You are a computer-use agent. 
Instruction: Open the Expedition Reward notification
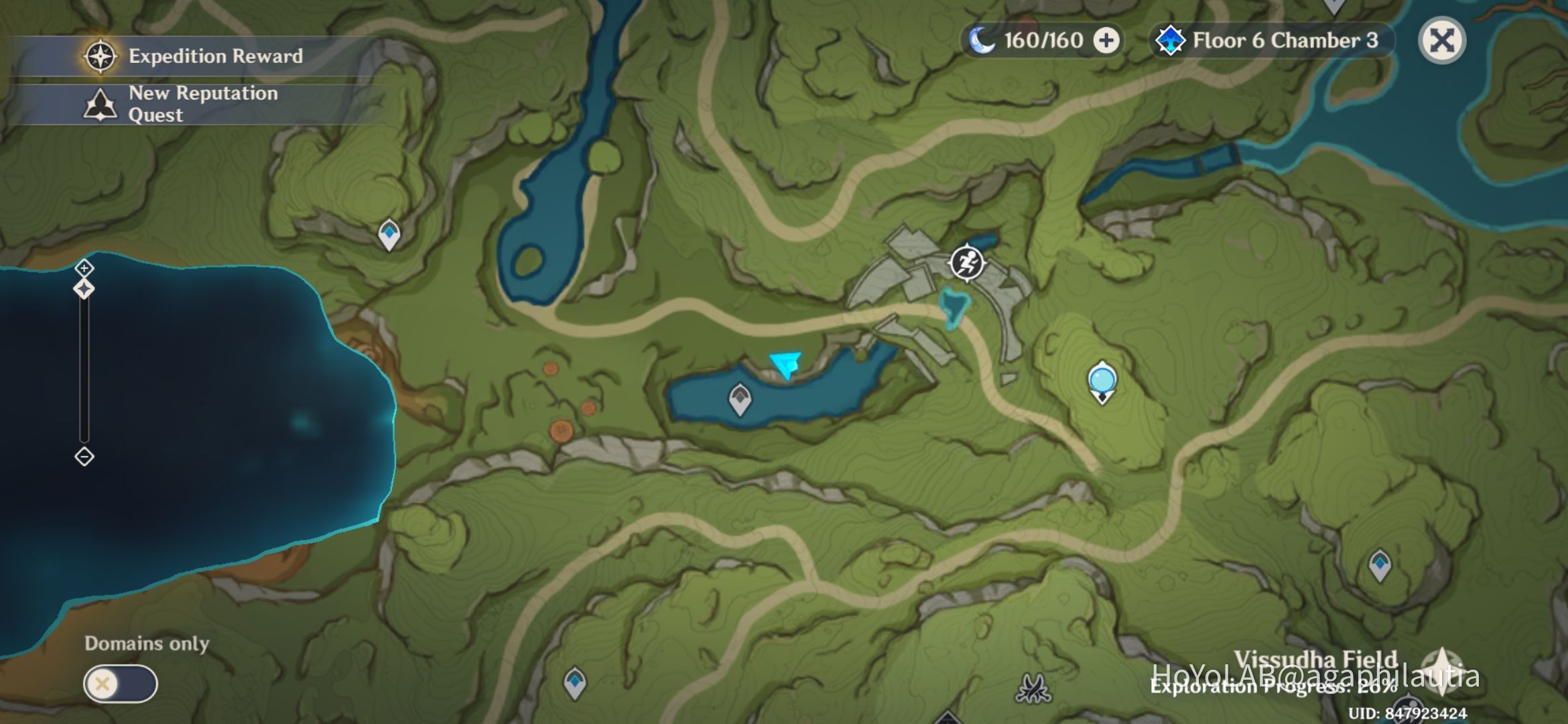coord(194,56)
